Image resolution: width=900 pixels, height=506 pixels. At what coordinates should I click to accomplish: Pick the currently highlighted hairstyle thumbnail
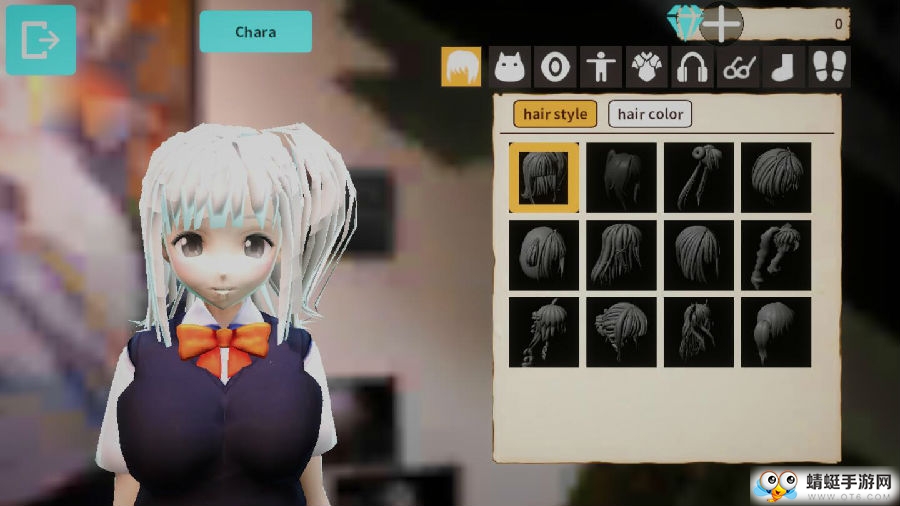click(x=543, y=177)
